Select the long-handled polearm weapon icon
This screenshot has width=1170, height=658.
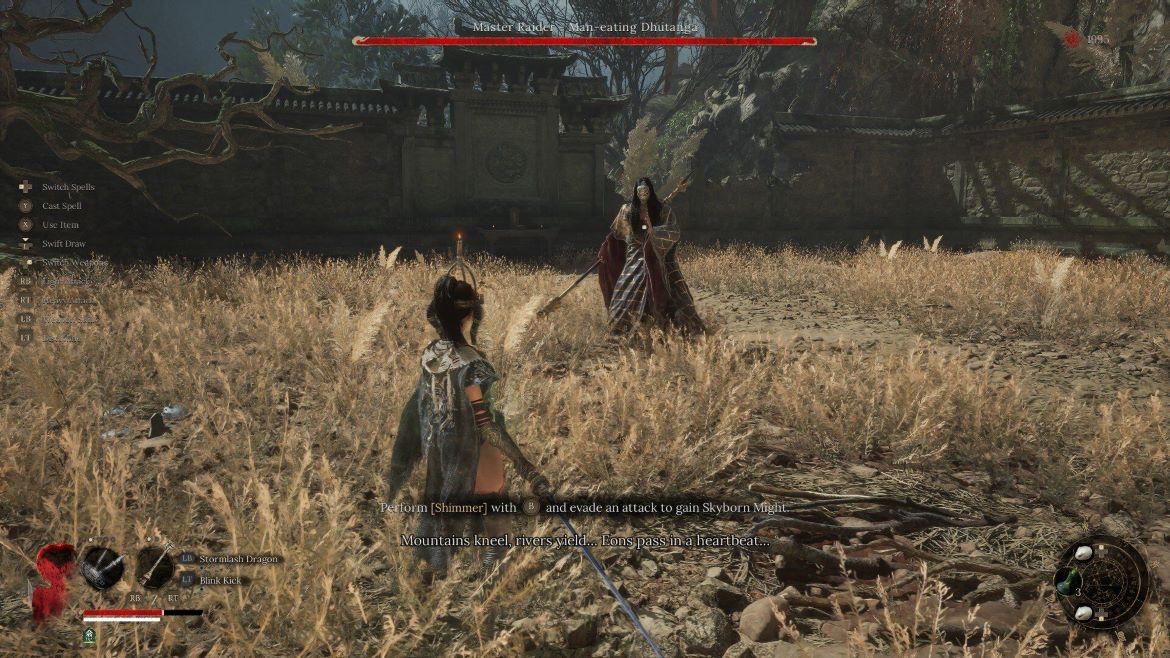point(156,567)
